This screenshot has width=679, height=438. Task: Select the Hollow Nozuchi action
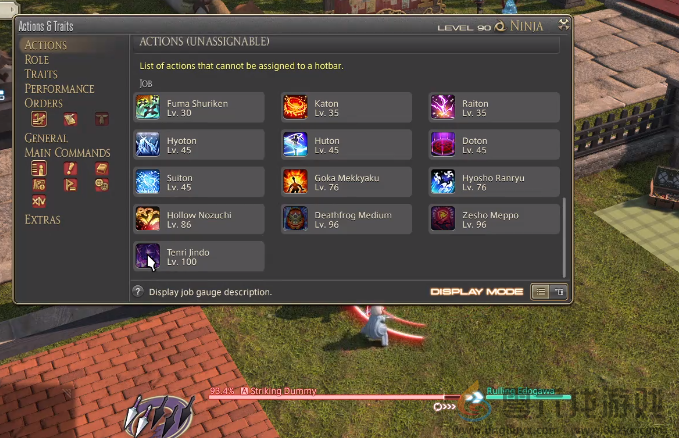coord(199,219)
